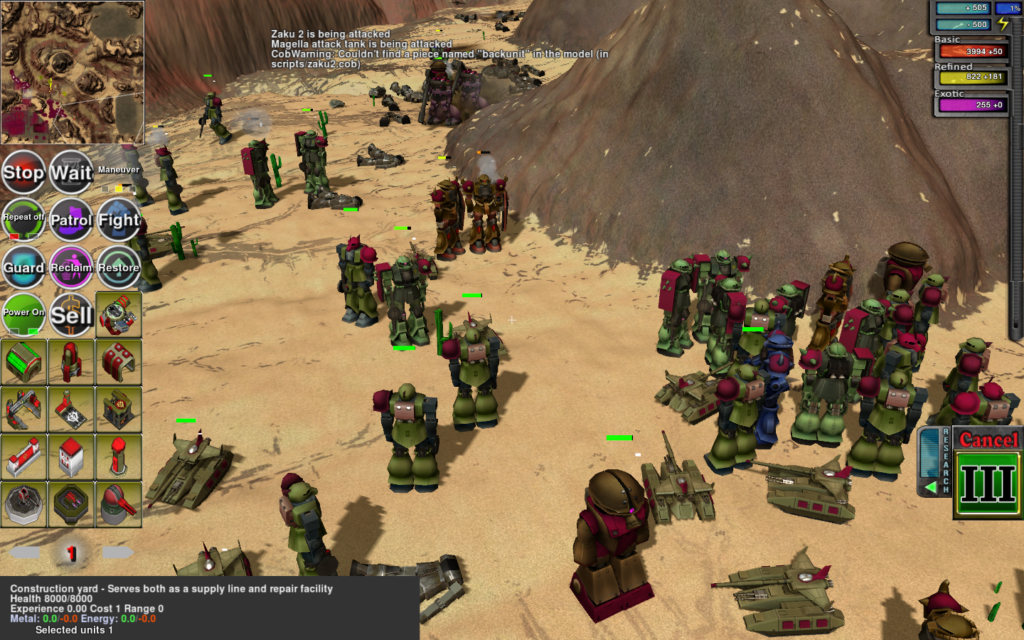This screenshot has width=1024, height=640.
Task: Cancel the current research
Action: (987, 439)
